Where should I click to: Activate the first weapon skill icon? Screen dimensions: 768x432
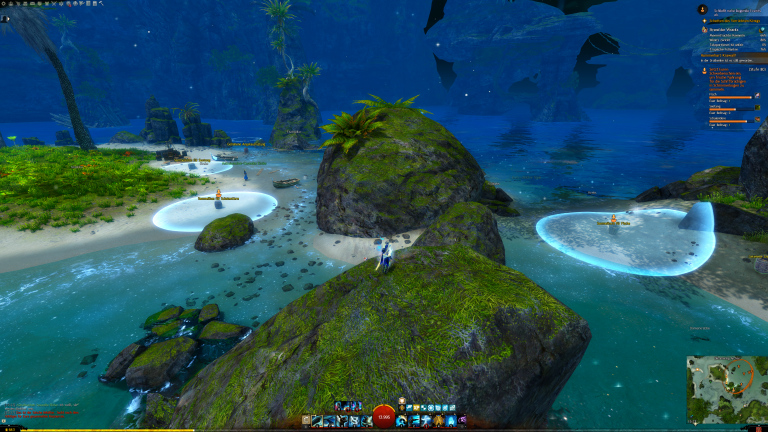(317, 421)
